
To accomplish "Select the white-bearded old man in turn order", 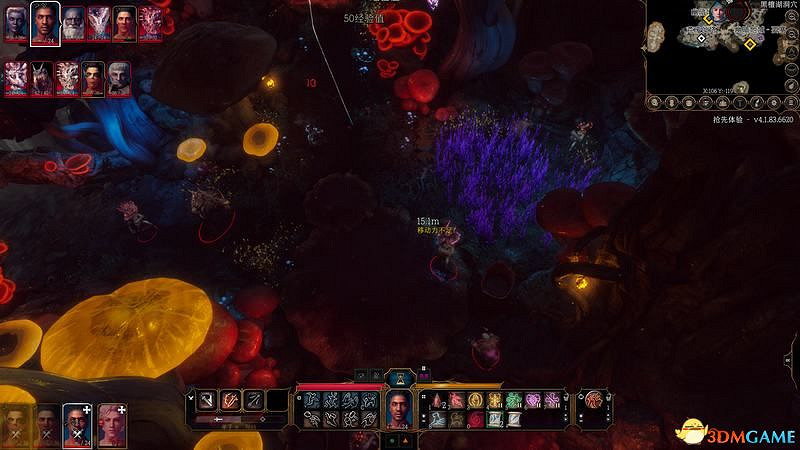I will pyautogui.click(x=72, y=24).
